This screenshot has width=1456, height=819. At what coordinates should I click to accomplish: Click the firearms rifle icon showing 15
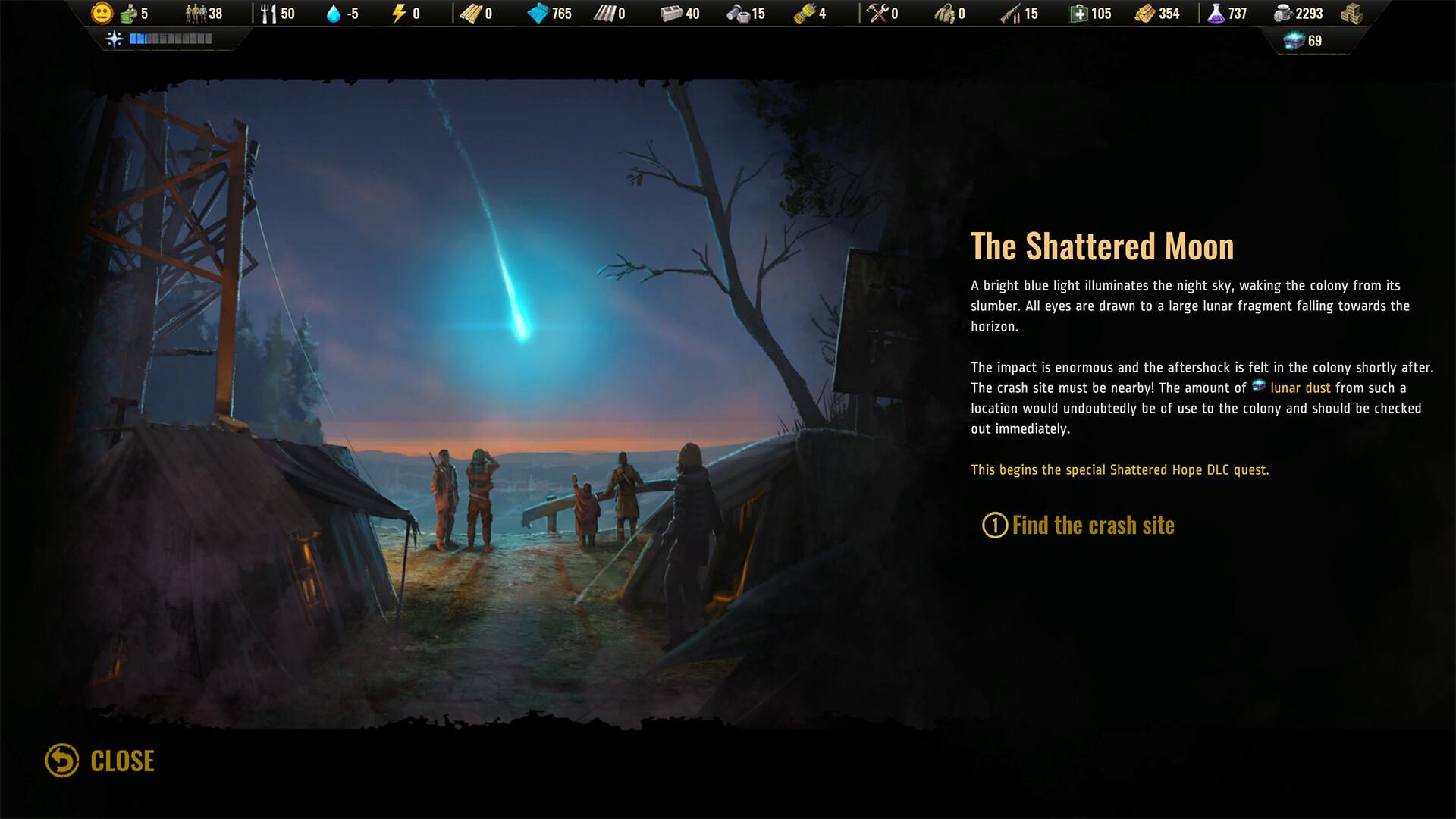(1012, 12)
